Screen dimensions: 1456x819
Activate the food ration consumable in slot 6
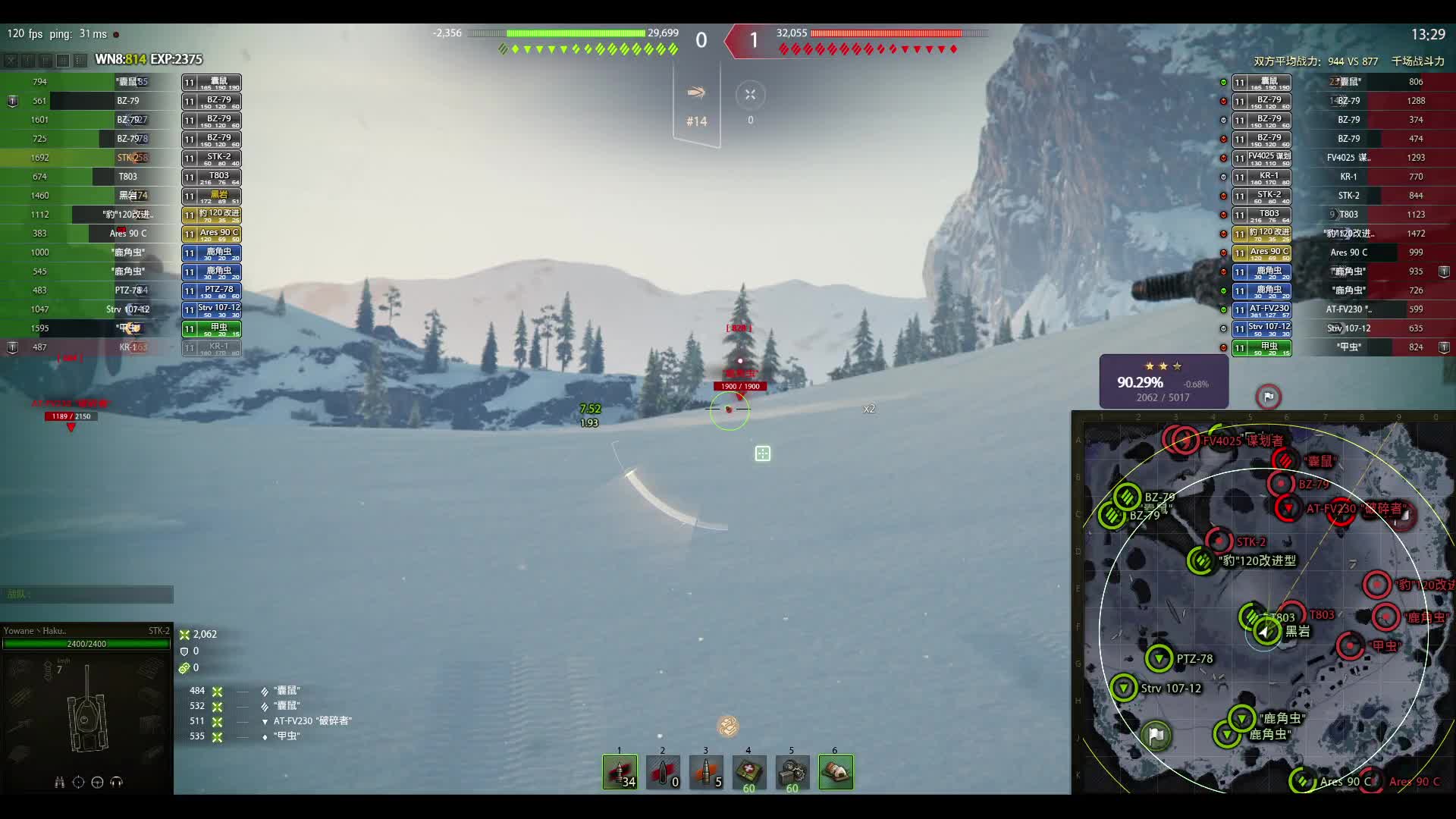tap(836, 772)
